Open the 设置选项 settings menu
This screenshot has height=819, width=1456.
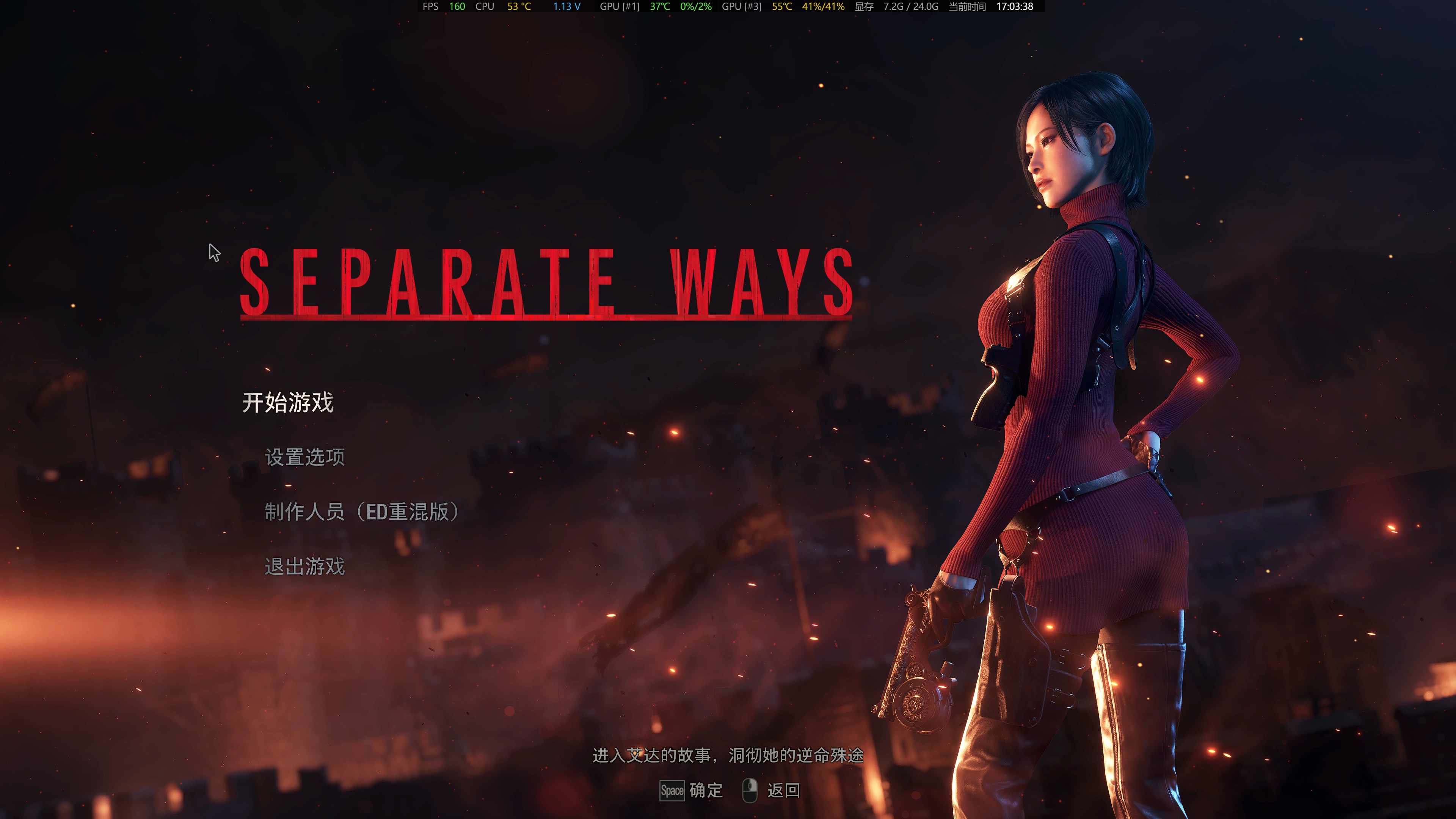point(306,458)
